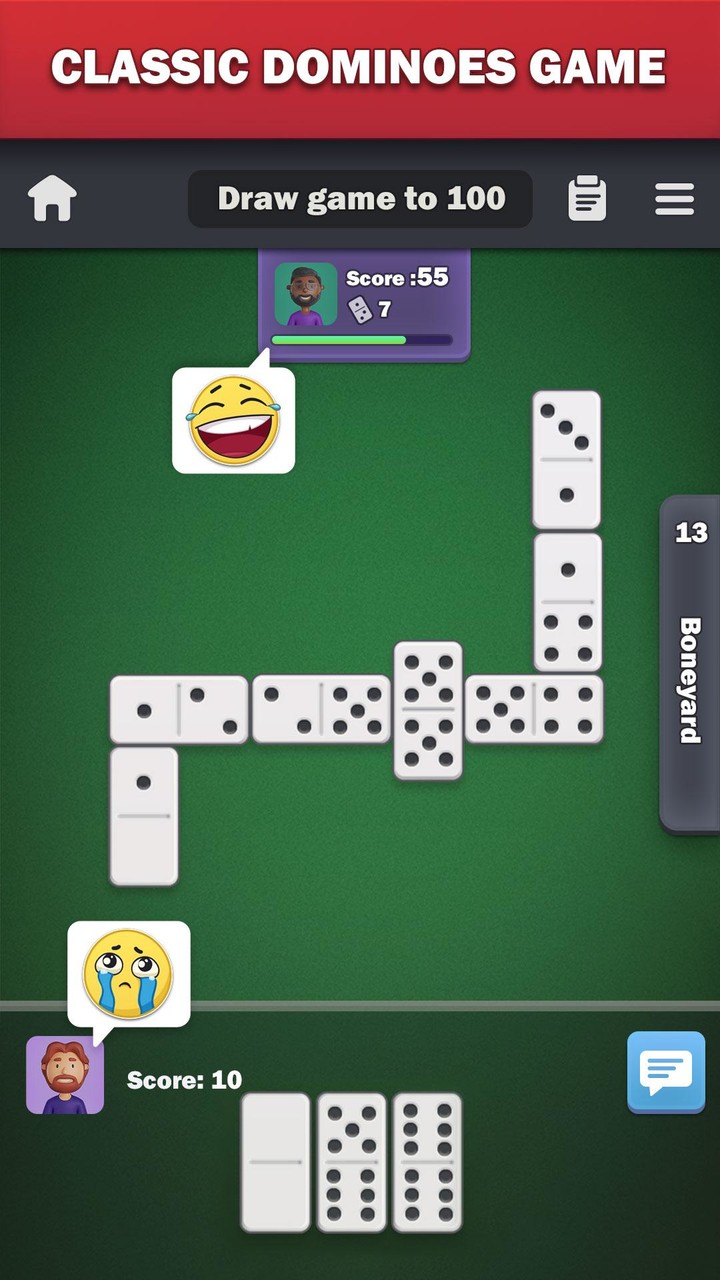Open the chat bubble button

(x=666, y=1072)
